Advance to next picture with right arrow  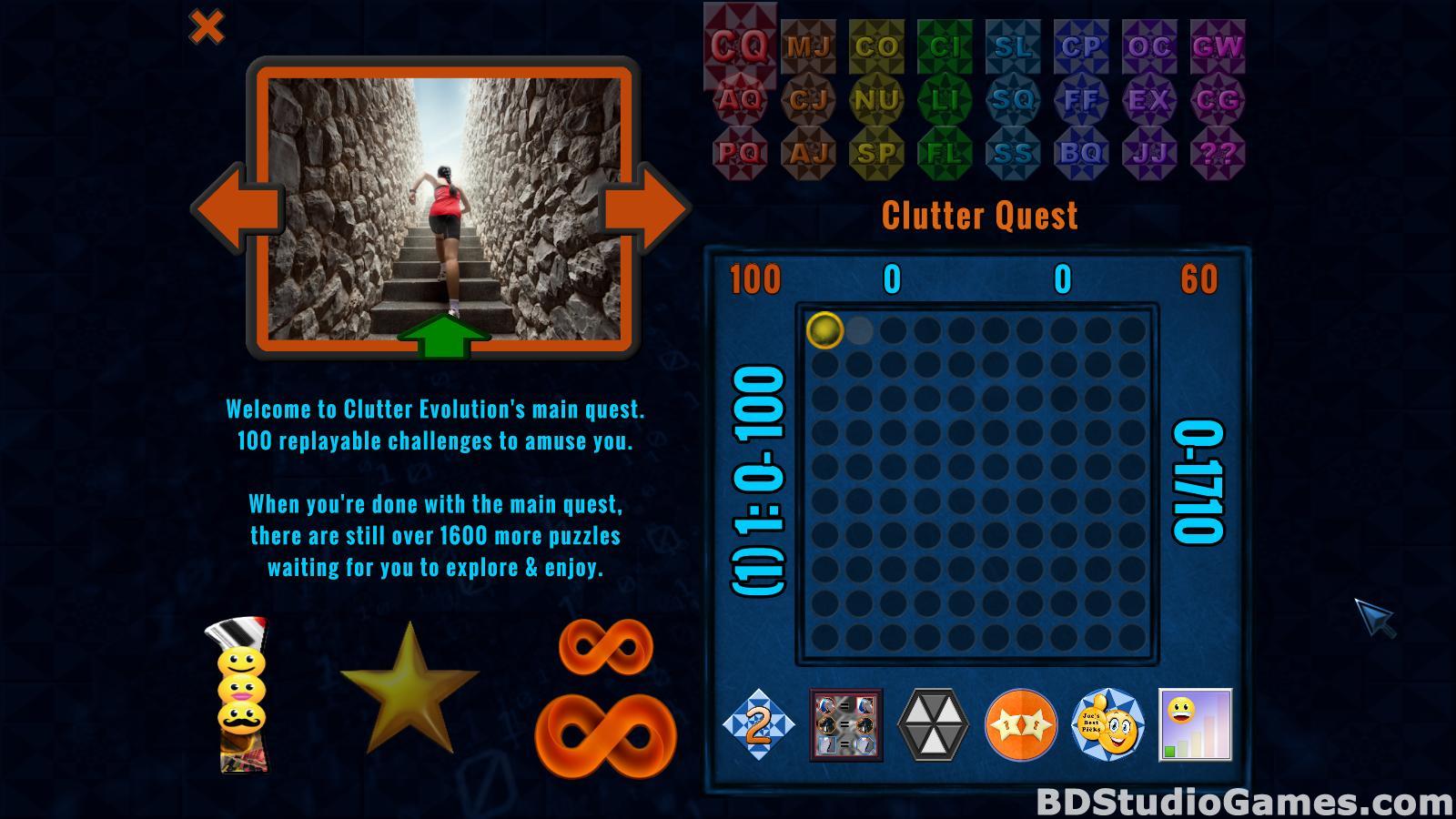point(644,208)
